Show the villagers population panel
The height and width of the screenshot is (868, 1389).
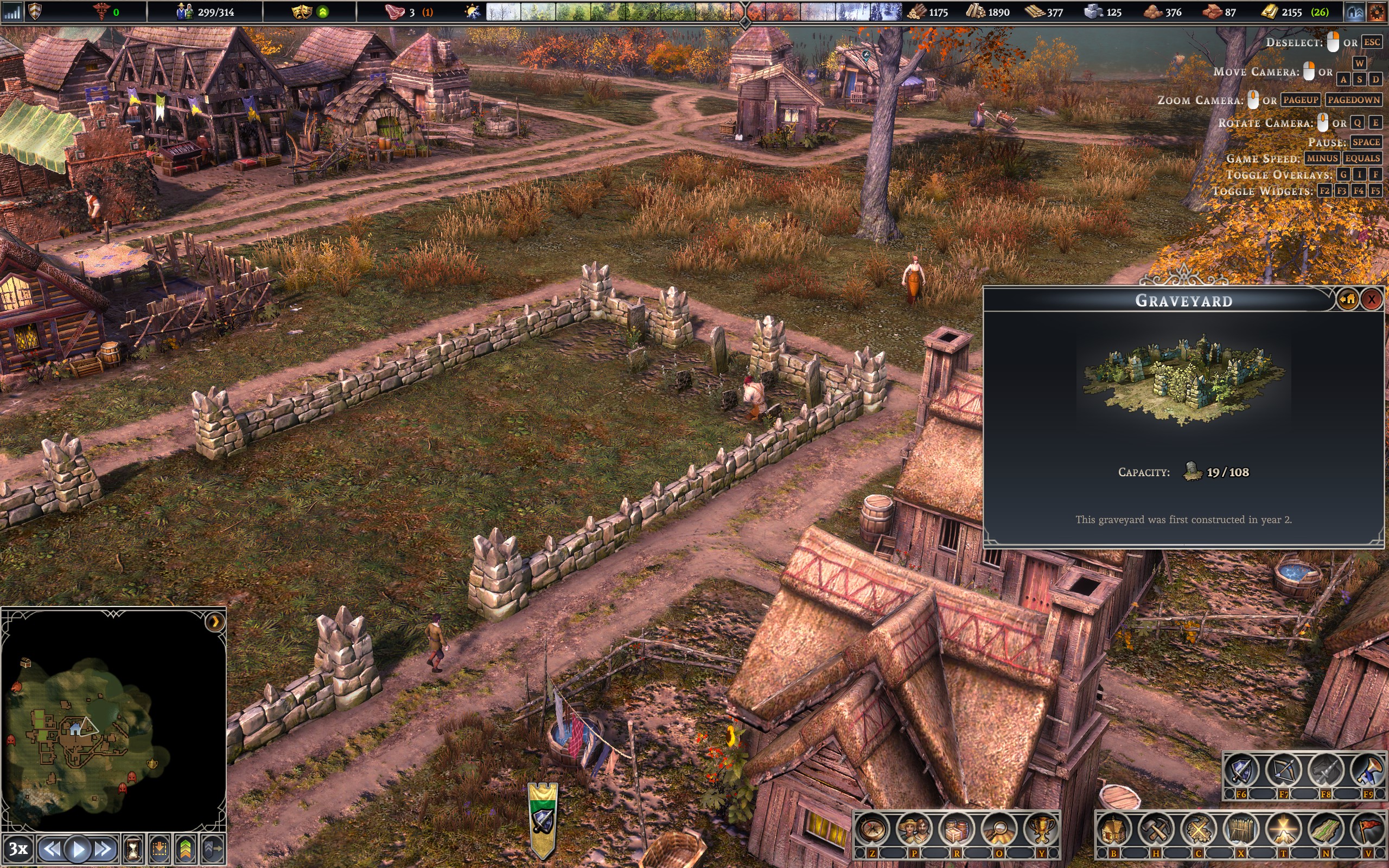[915, 829]
